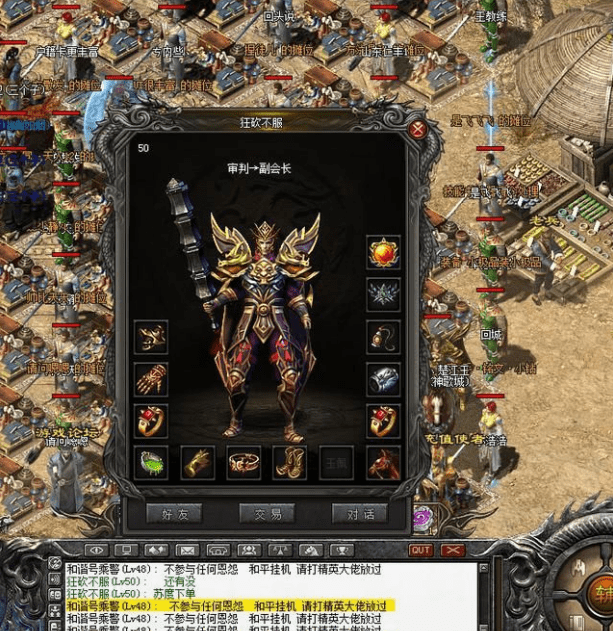613x631 pixels.
Task: Select the golden belt slot
Action: coord(243,462)
